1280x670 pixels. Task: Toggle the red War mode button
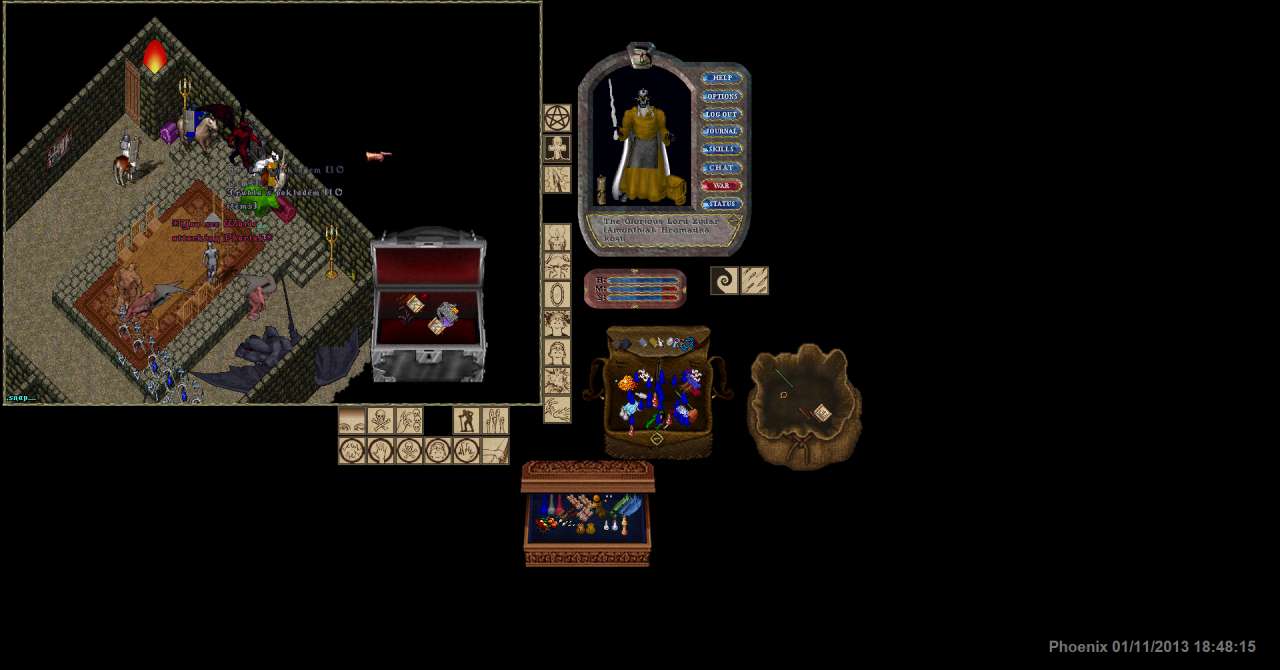(721, 185)
